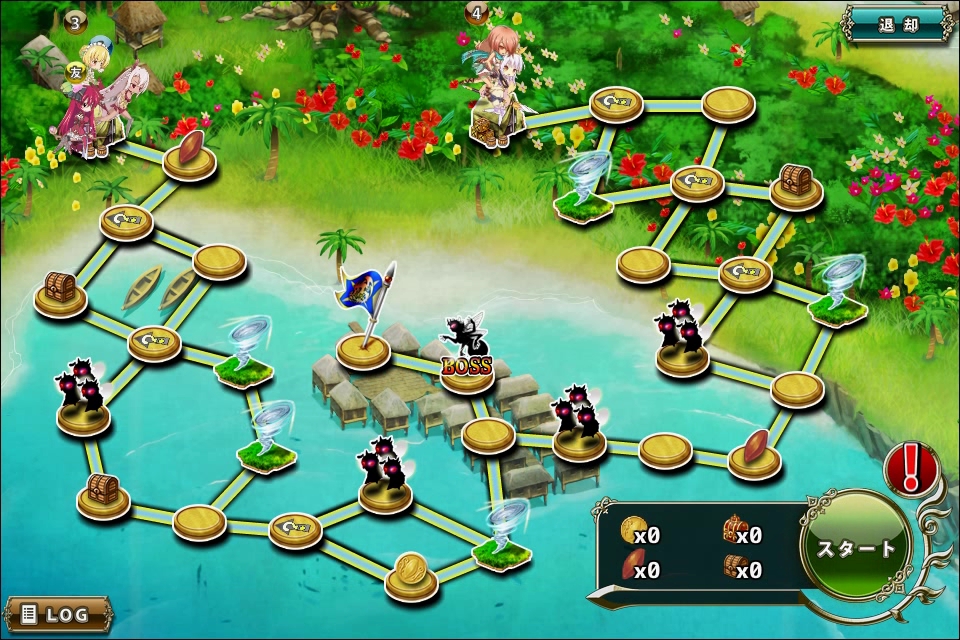This screenshot has width=960, height=640.
Task: Open the LOG panel
Action: (58, 613)
